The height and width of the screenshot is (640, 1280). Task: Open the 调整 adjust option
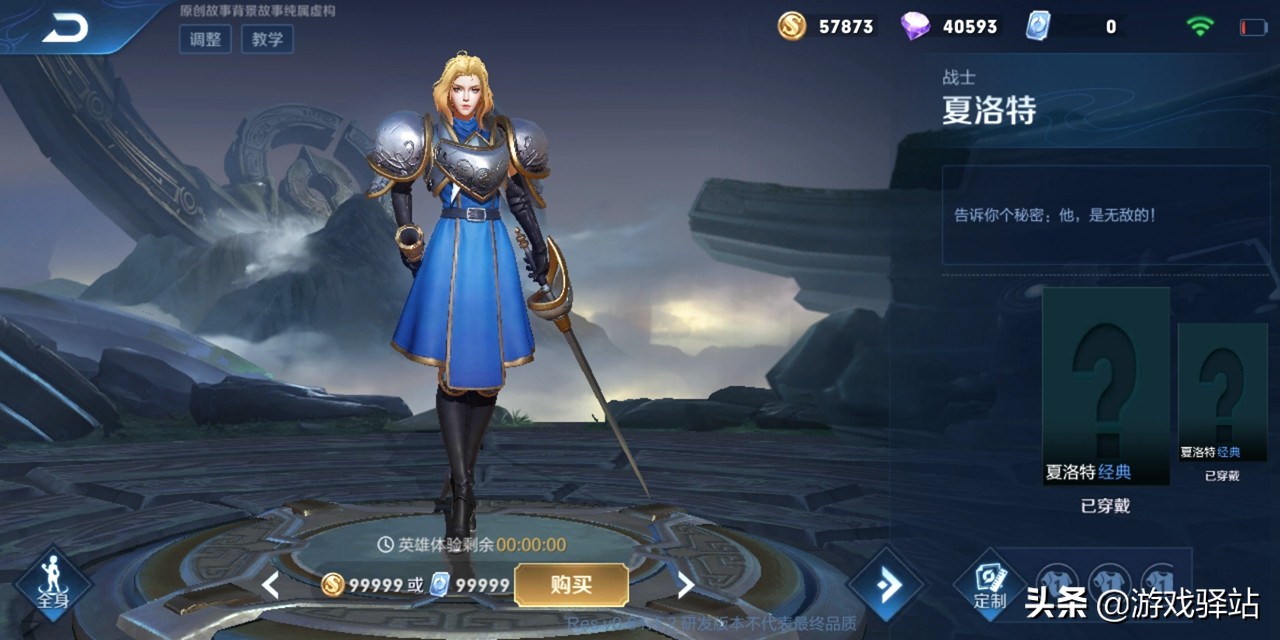click(205, 39)
